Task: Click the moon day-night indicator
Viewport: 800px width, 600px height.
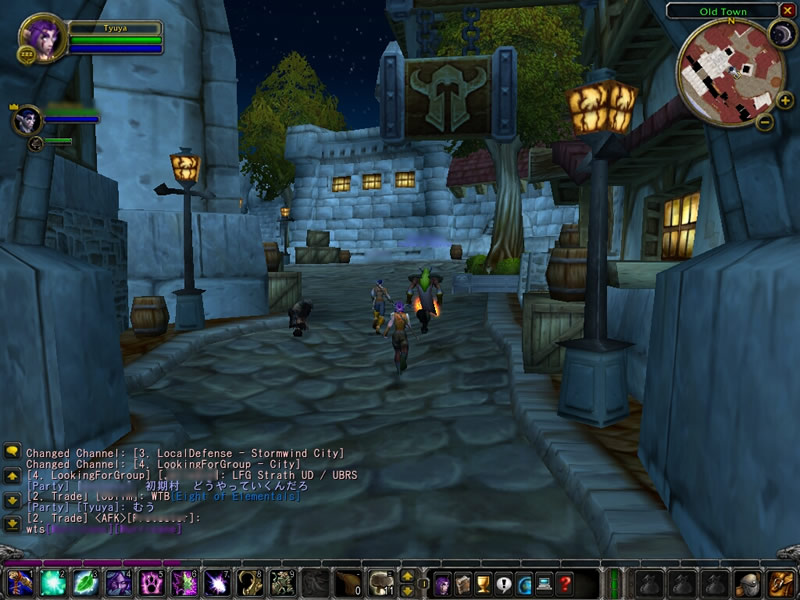Action: 780,35
